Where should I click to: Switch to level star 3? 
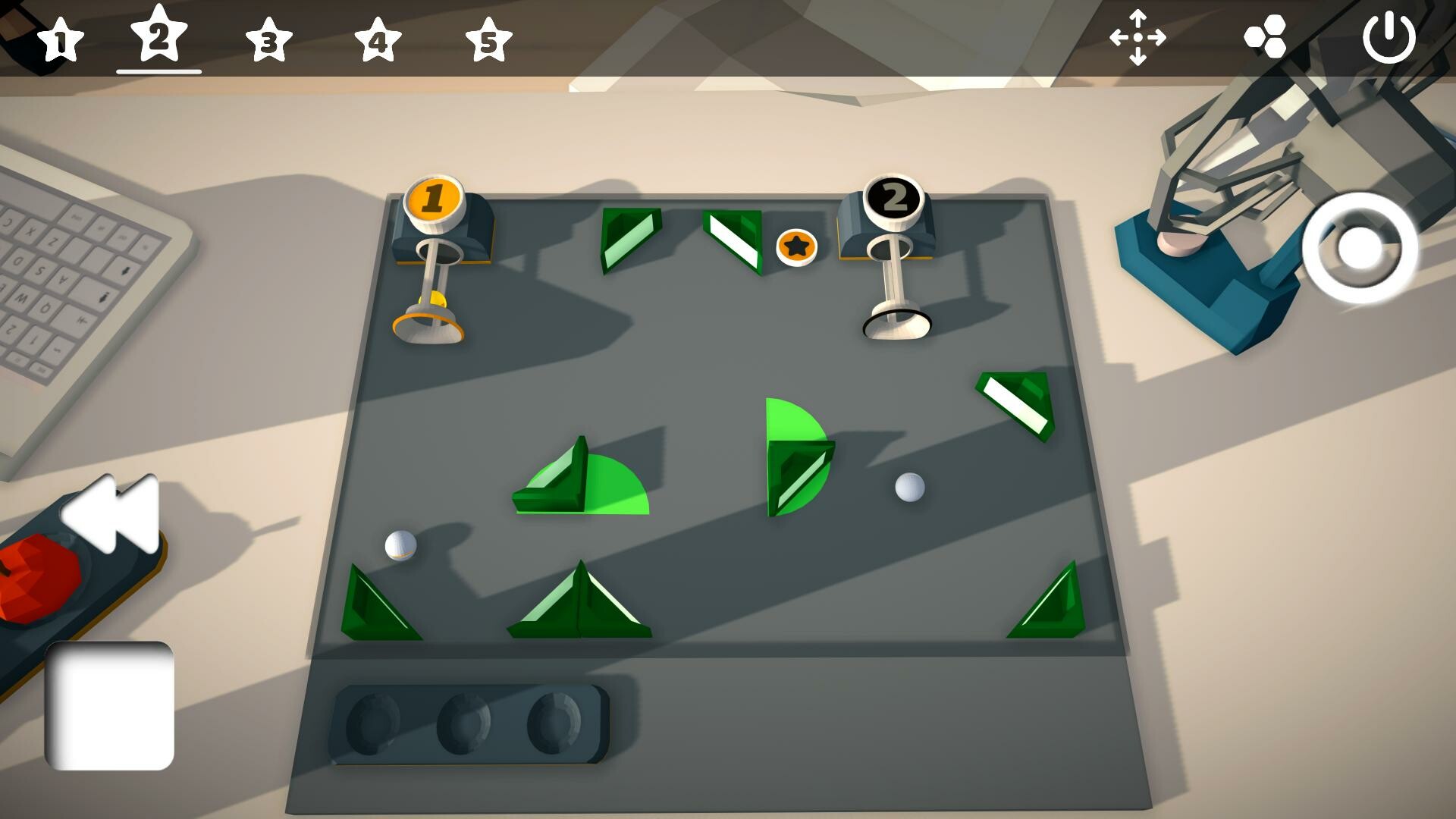pos(270,39)
